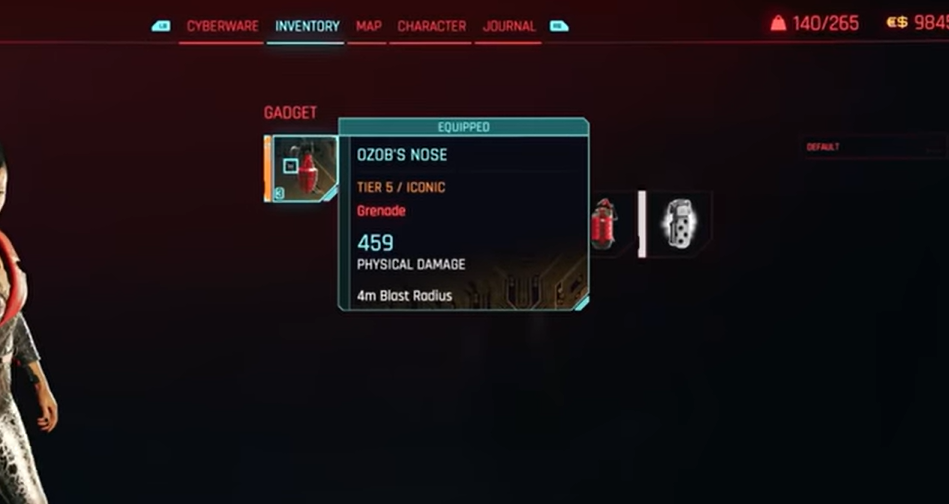Image resolution: width=949 pixels, height=504 pixels.
Task: Select the Inventory tab
Action: [x=307, y=26]
